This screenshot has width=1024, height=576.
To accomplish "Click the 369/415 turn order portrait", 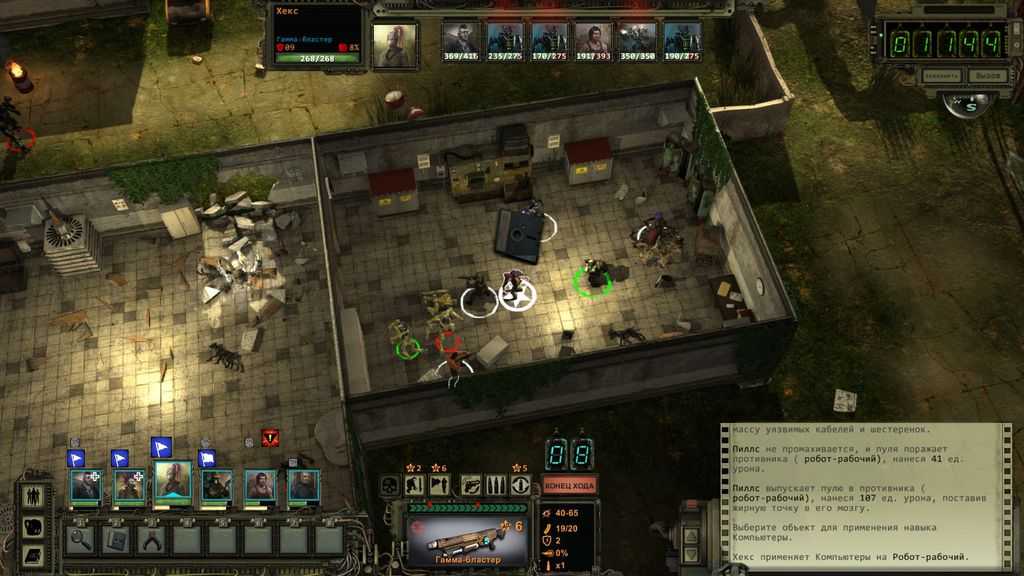I will coord(460,41).
